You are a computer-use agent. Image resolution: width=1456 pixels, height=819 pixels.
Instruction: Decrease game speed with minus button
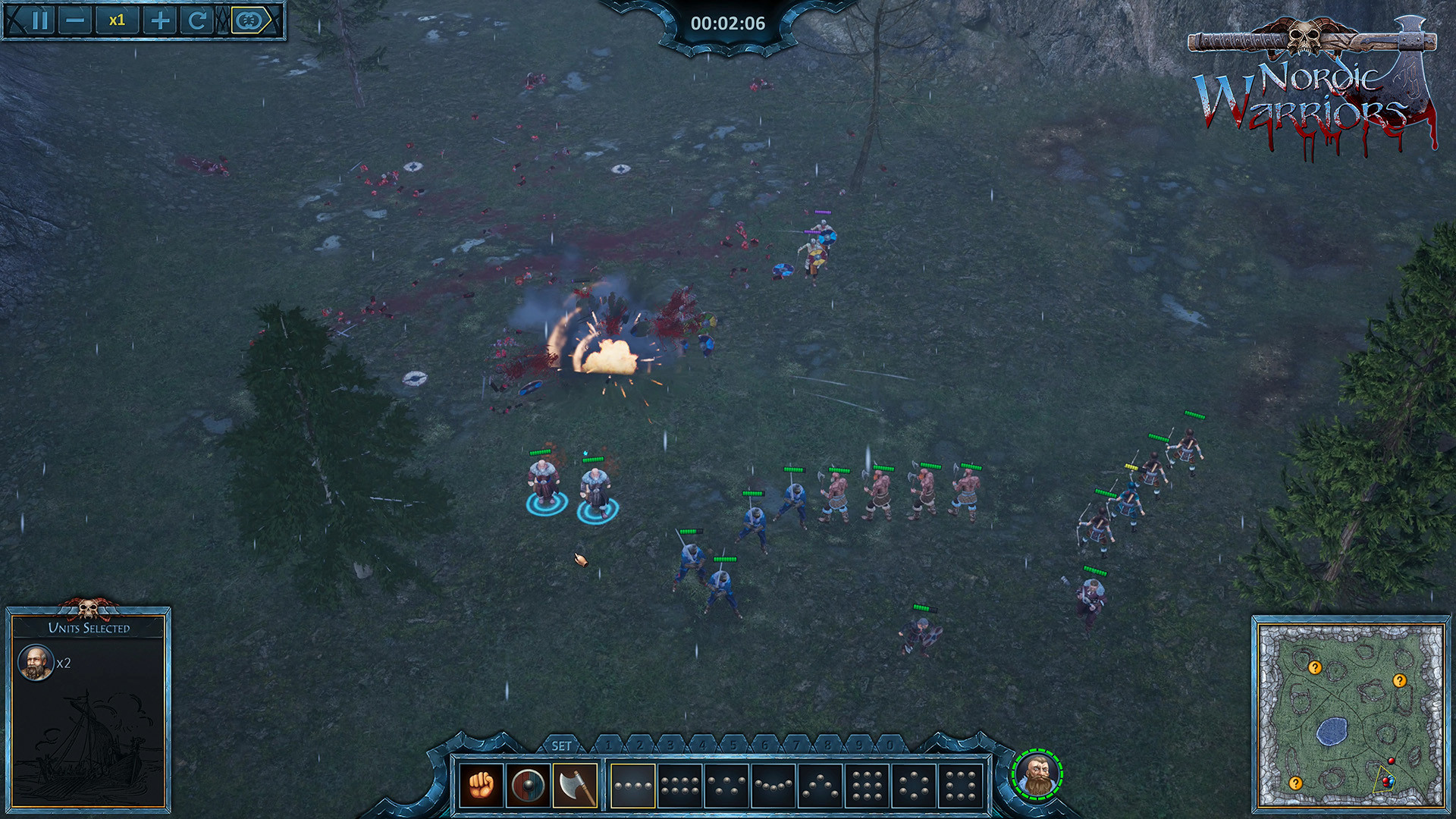74,20
